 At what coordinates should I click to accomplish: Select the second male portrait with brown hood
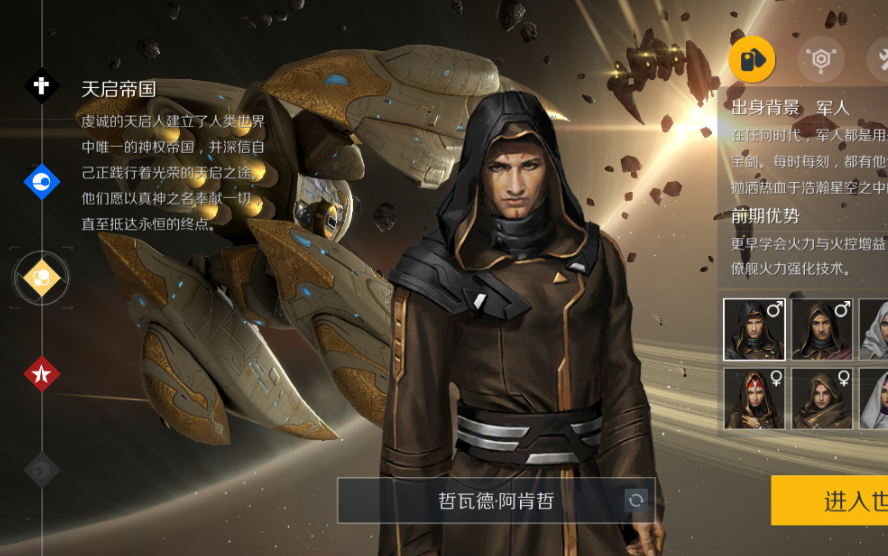pos(822,329)
